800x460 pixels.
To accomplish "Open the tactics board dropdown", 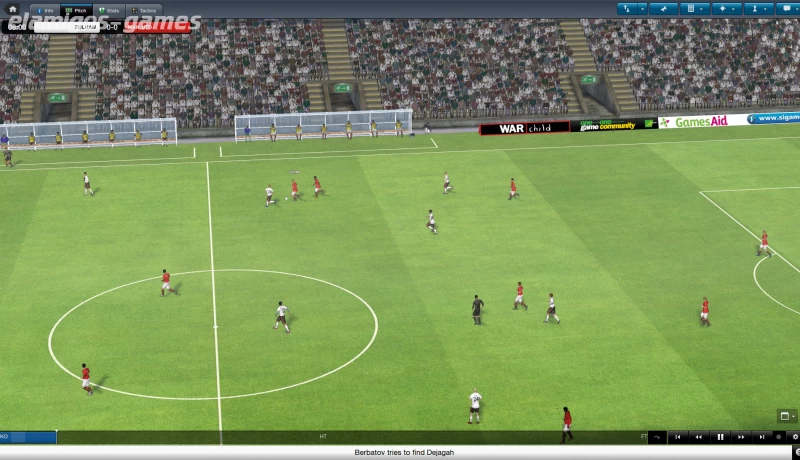I will click(x=691, y=8).
